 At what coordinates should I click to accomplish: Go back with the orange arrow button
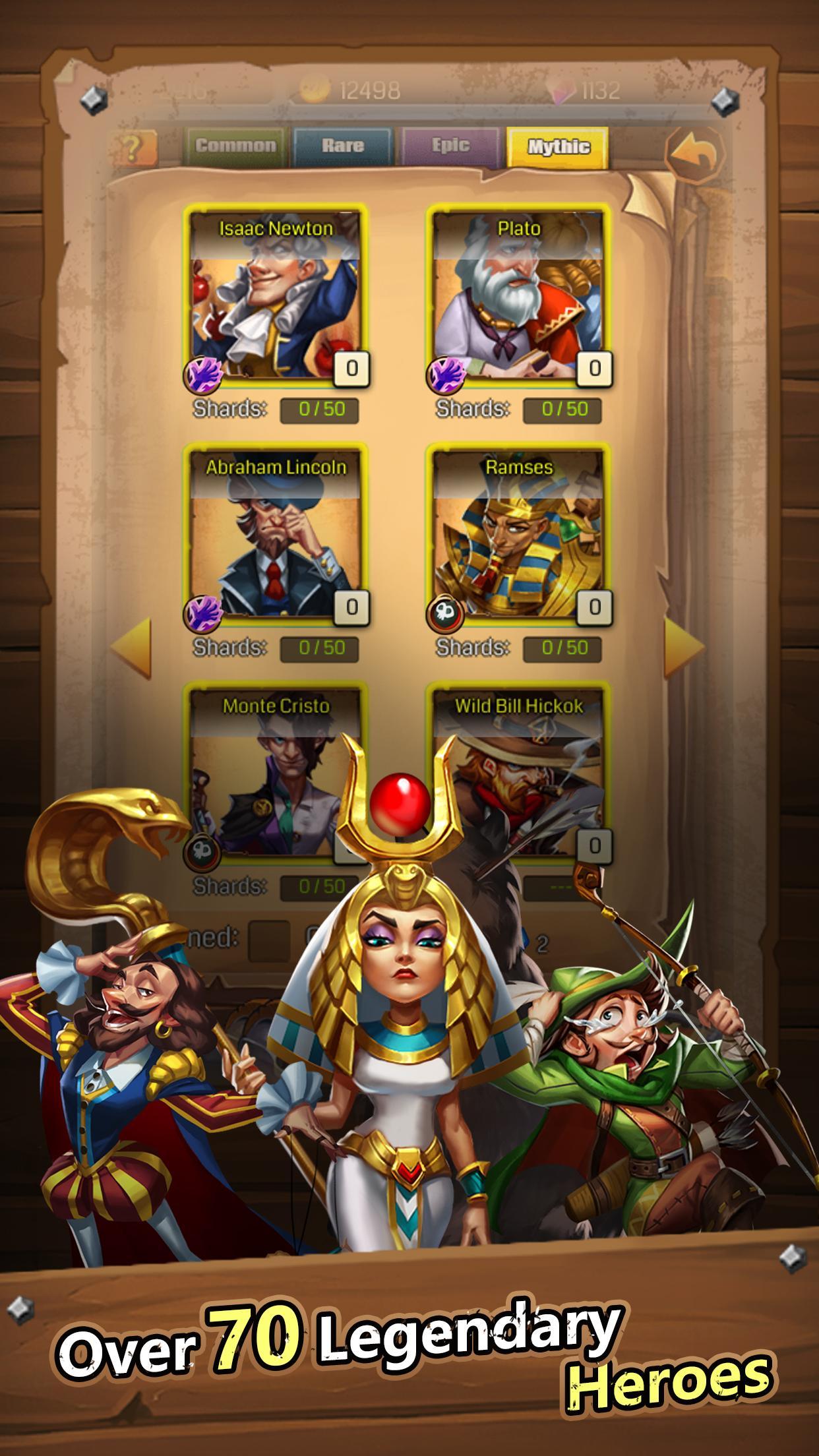(x=694, y=155)
